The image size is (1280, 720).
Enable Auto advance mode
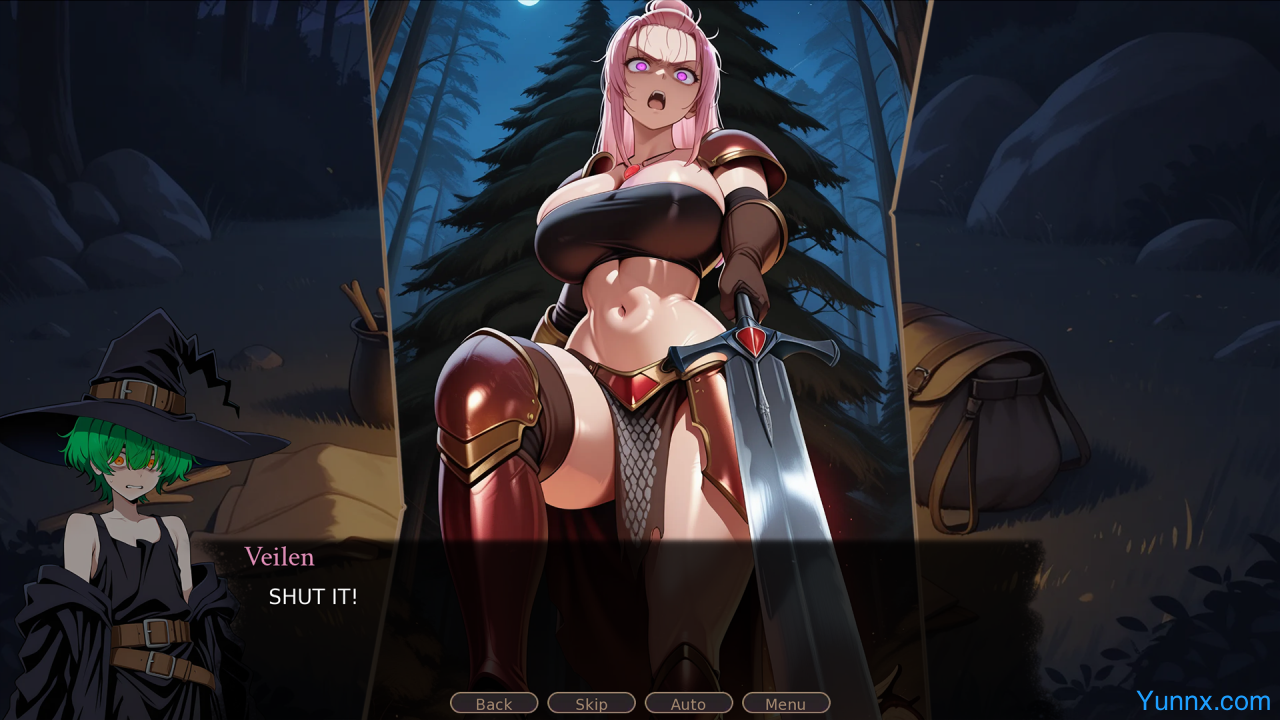[688, 704]
